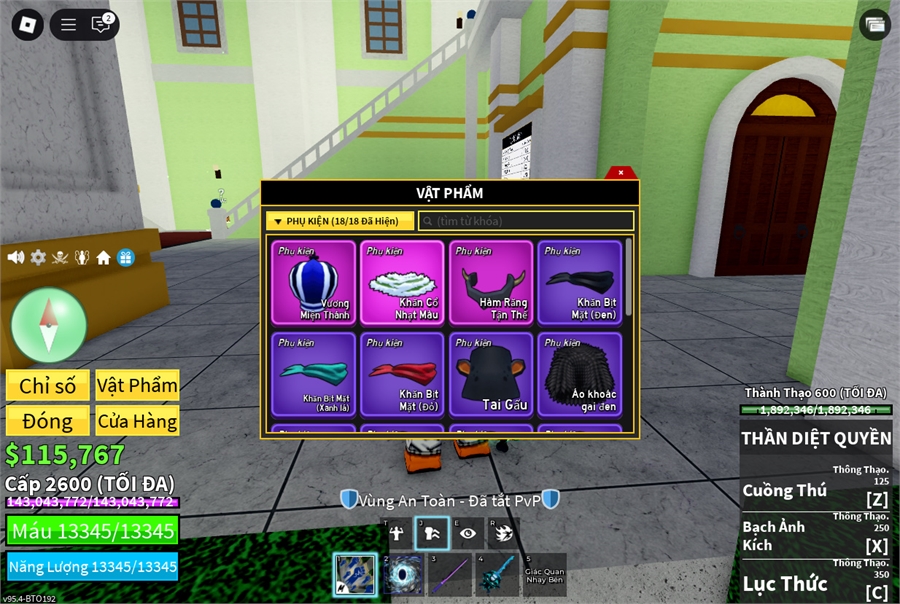
Task: Close the Vật Phẩm inventory window
Action: click(x=621, y=172)
